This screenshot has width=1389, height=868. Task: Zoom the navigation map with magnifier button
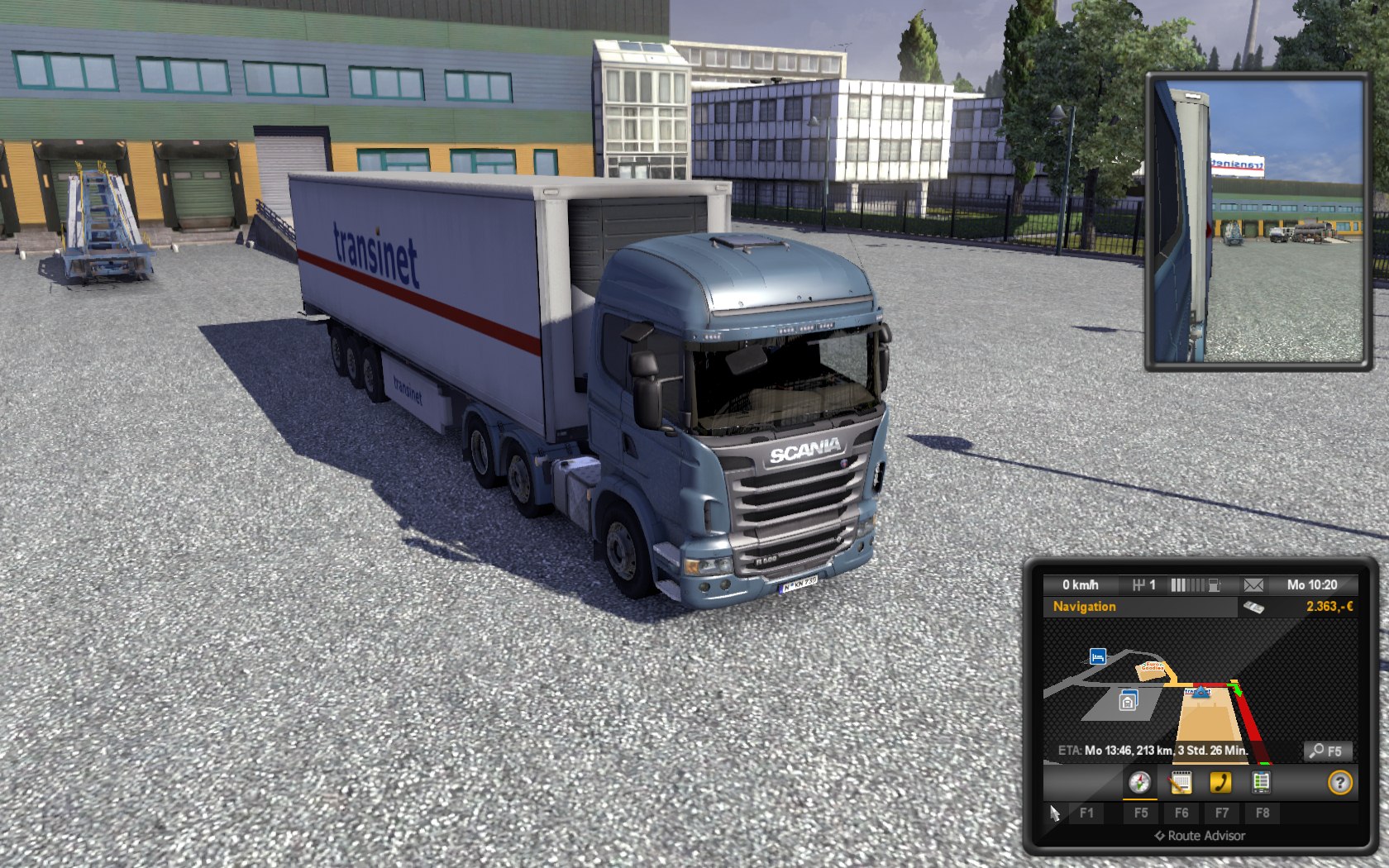(x=1327, y=751)
